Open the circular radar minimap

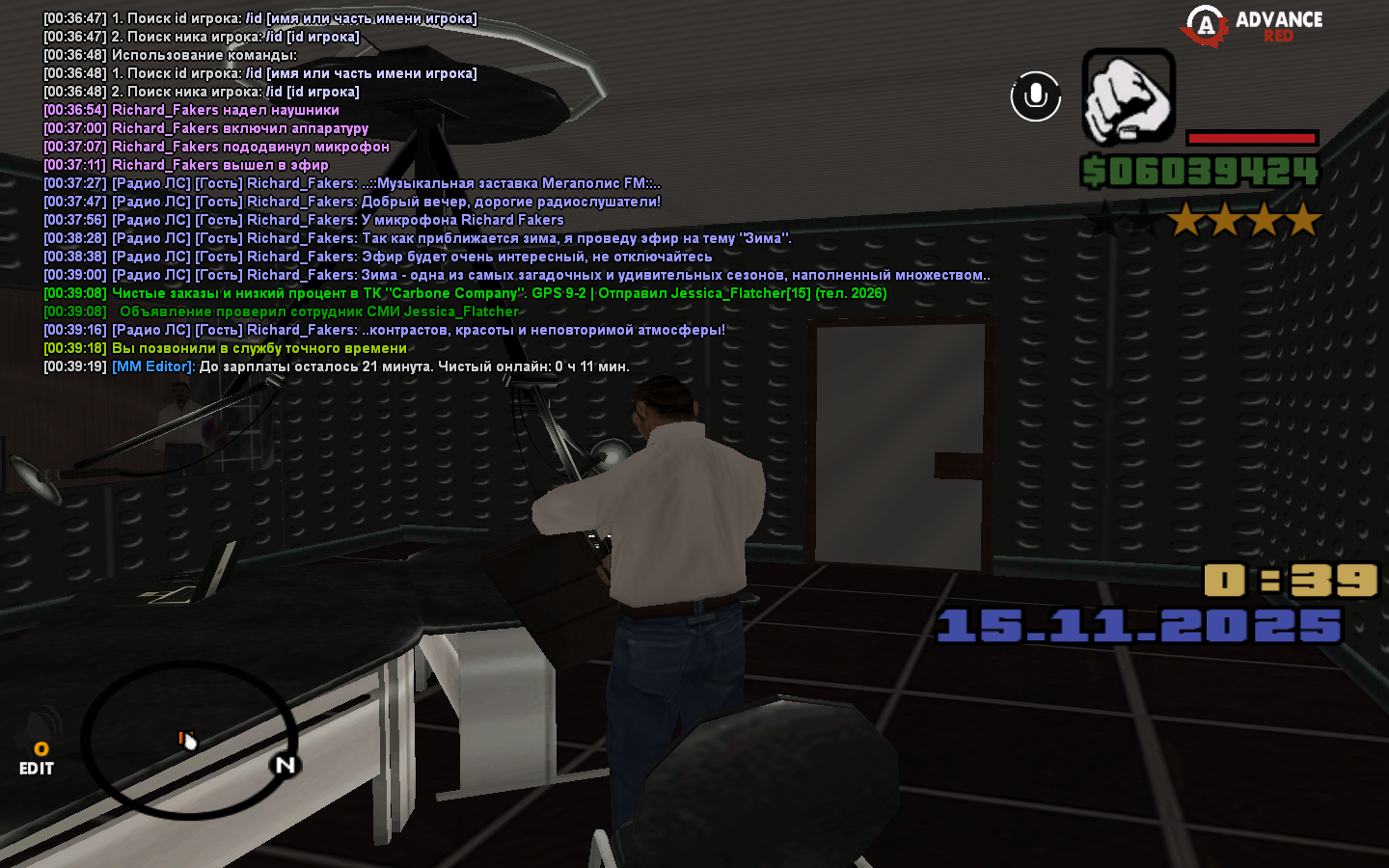point(189,740)
